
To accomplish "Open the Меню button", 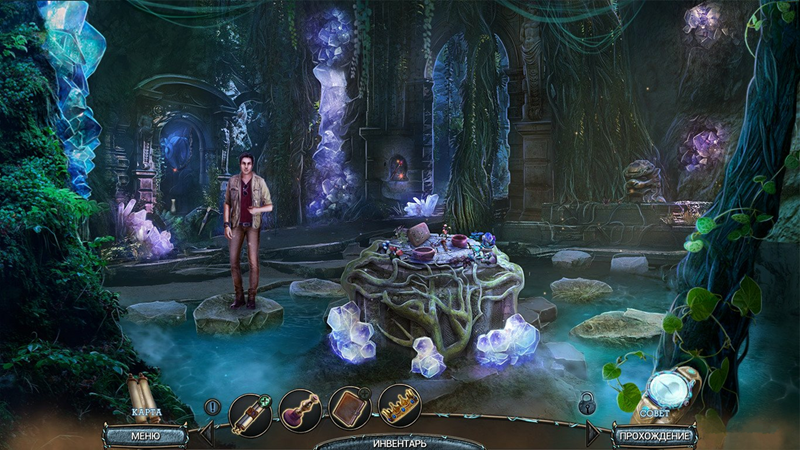I will click(145, 435).
